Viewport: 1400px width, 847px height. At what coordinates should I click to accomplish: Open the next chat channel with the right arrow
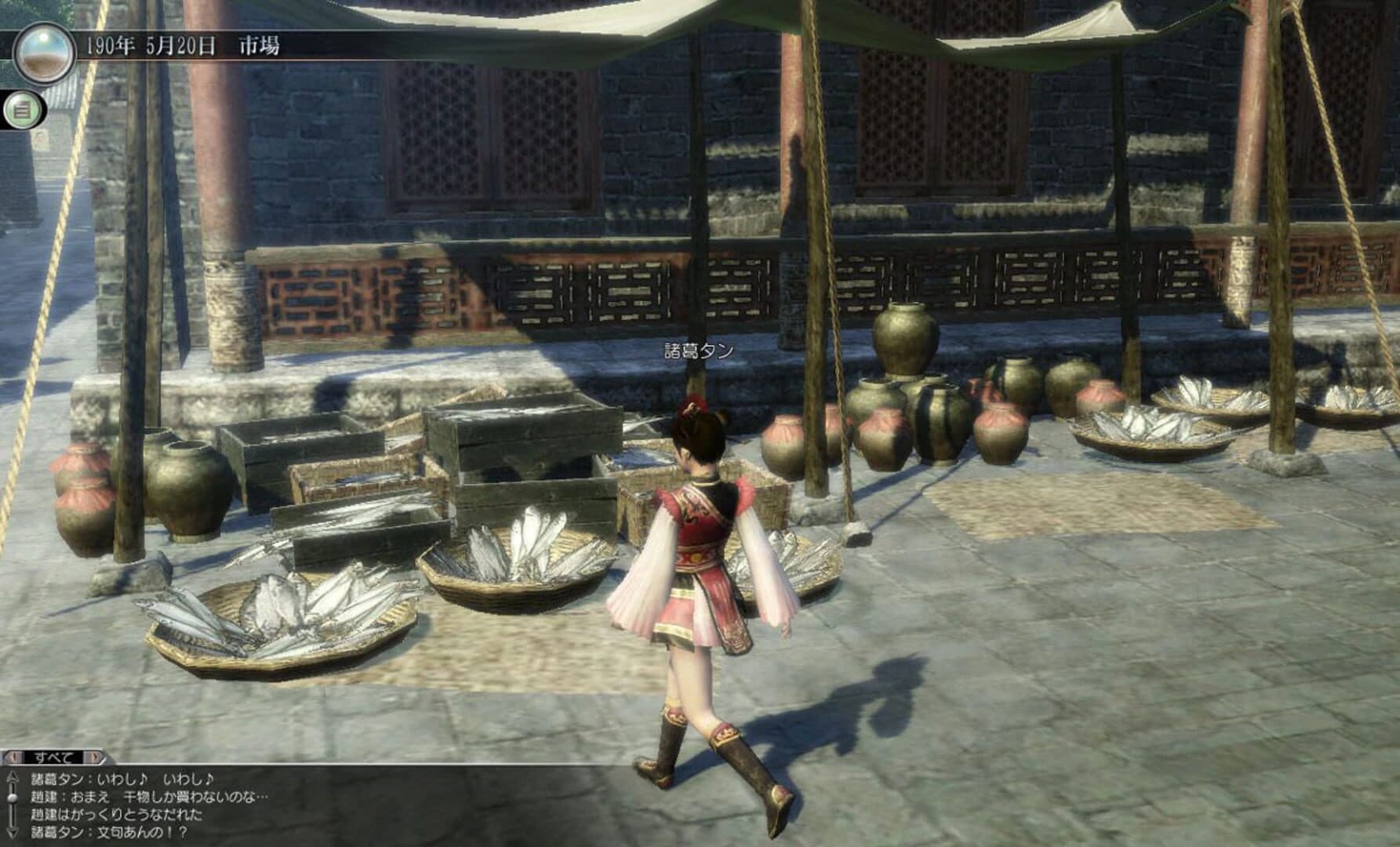click(96, 755)
